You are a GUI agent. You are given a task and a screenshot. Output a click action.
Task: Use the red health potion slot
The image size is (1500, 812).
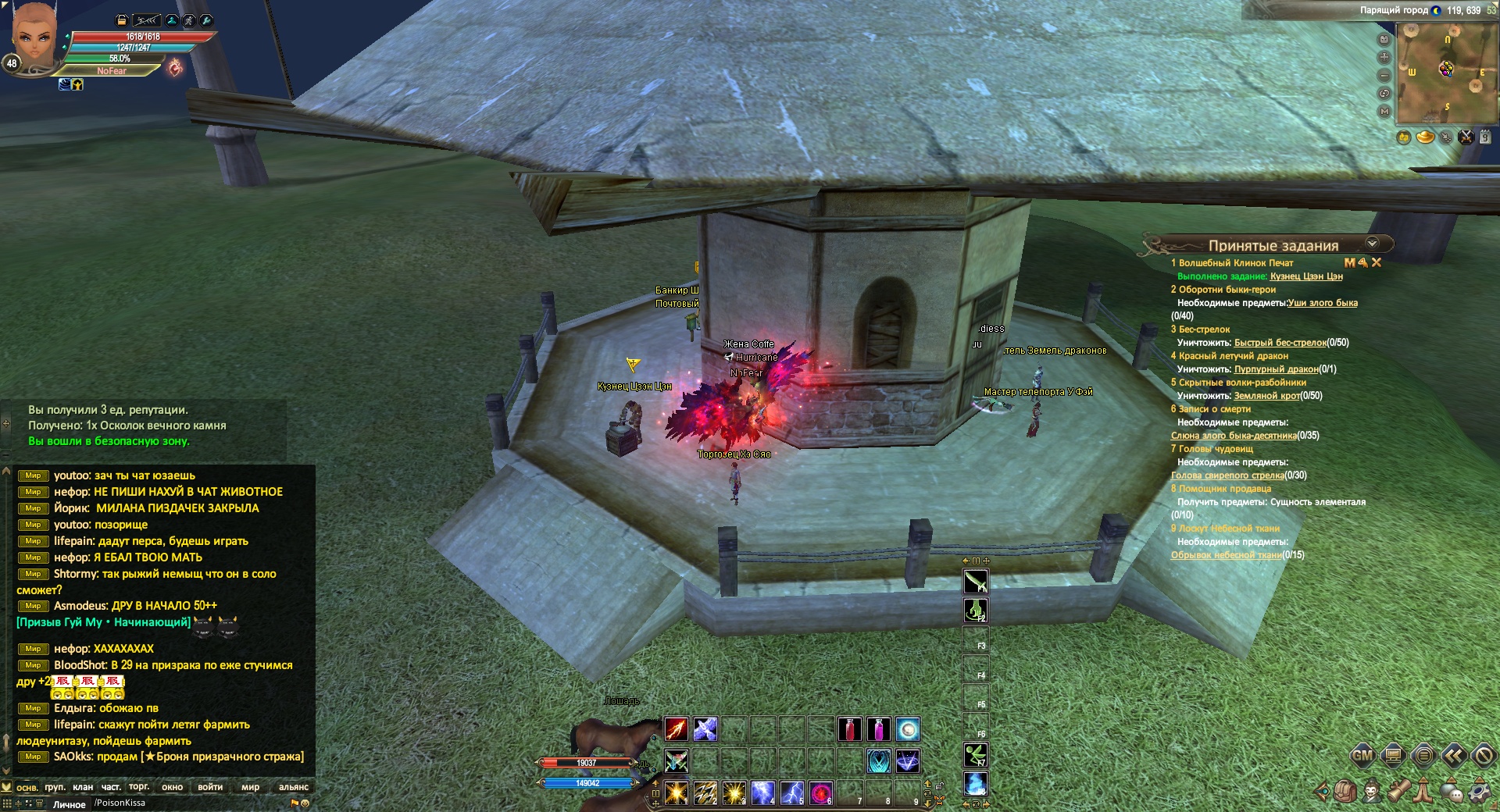point(849,729)
